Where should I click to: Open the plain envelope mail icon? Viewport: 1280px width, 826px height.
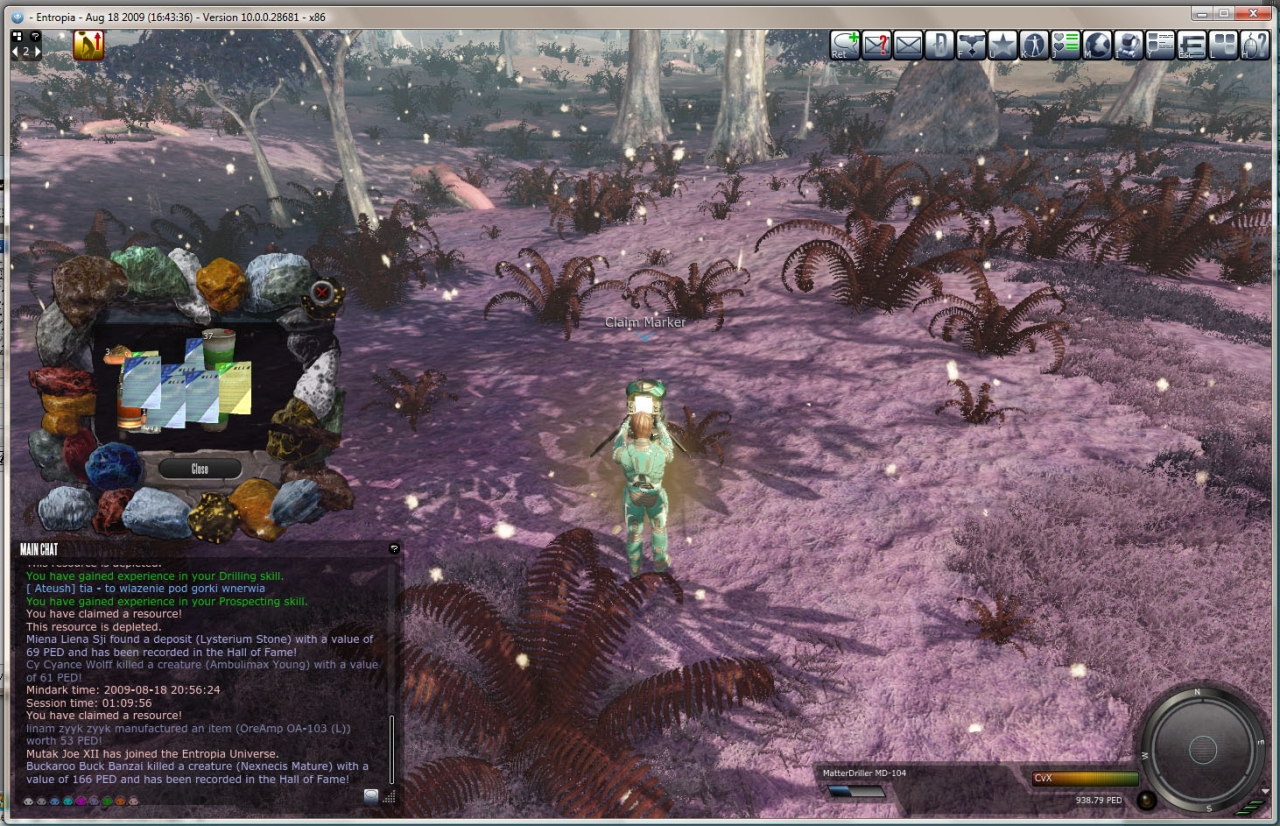pyautogui.click(x=908, y=45)
